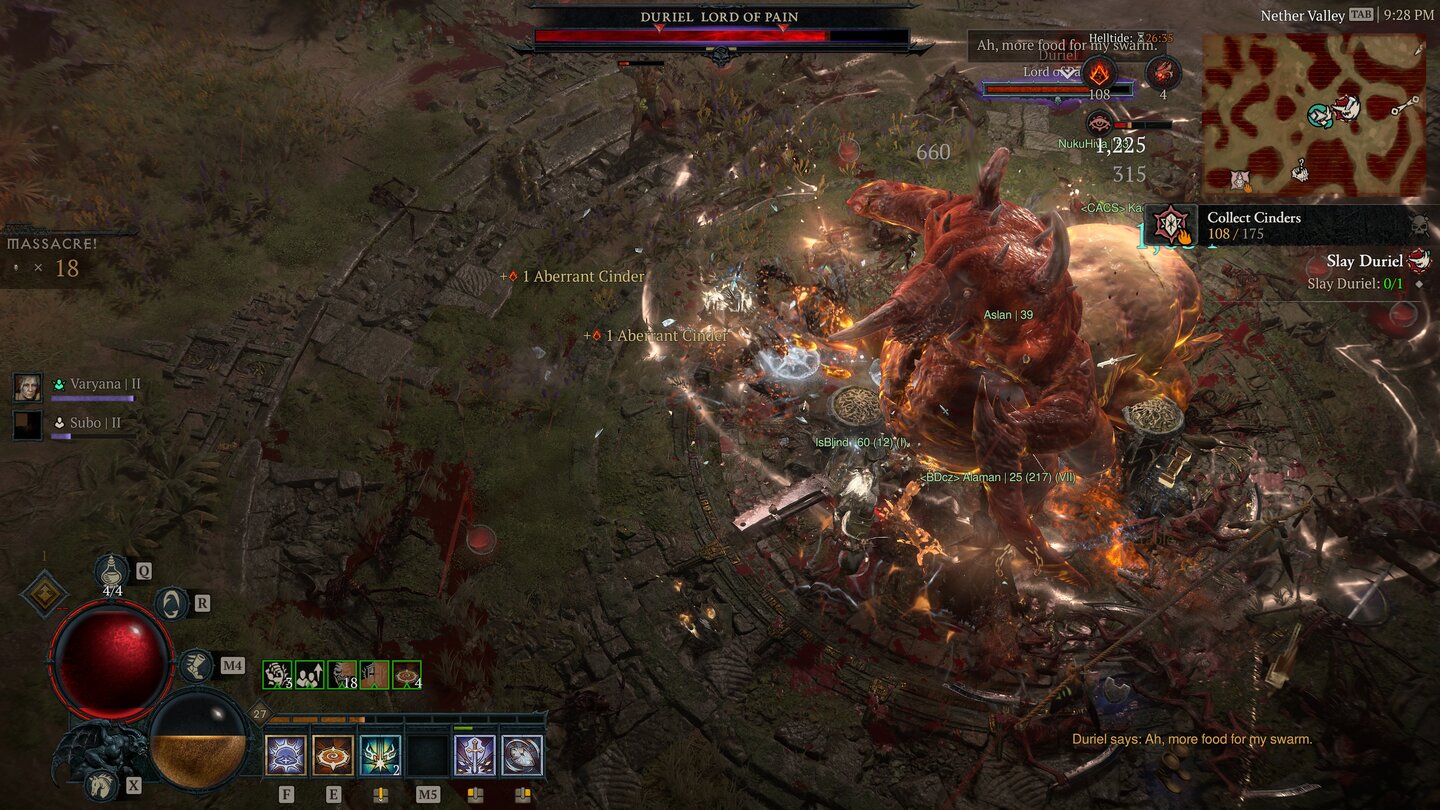This screenshot has width=1440, height=810.
Task: Activate the evade ability icon
Action: click(172, 603)
